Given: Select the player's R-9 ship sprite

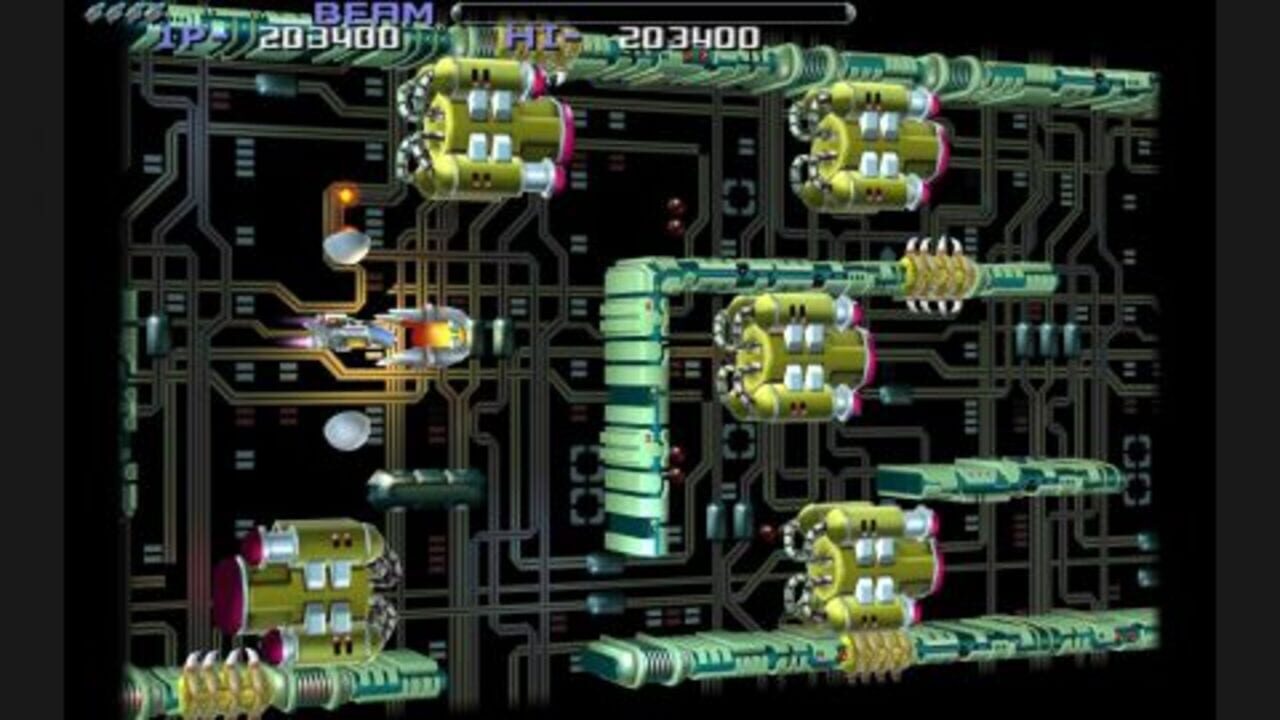Looking at the screenshot, I should pyautogui.click(x=355, y=335).
